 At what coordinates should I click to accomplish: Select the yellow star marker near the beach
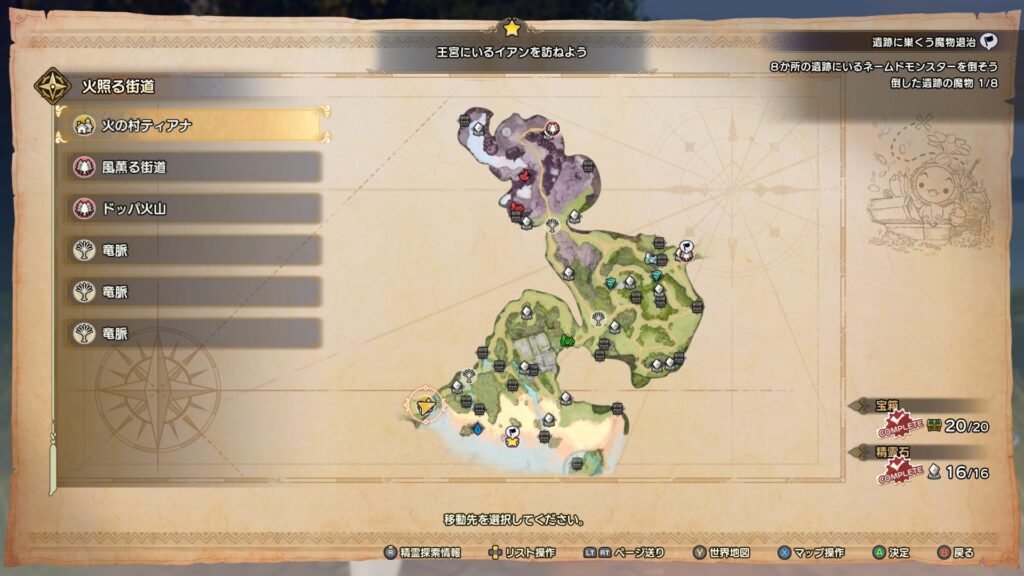(x=512, y=434)
